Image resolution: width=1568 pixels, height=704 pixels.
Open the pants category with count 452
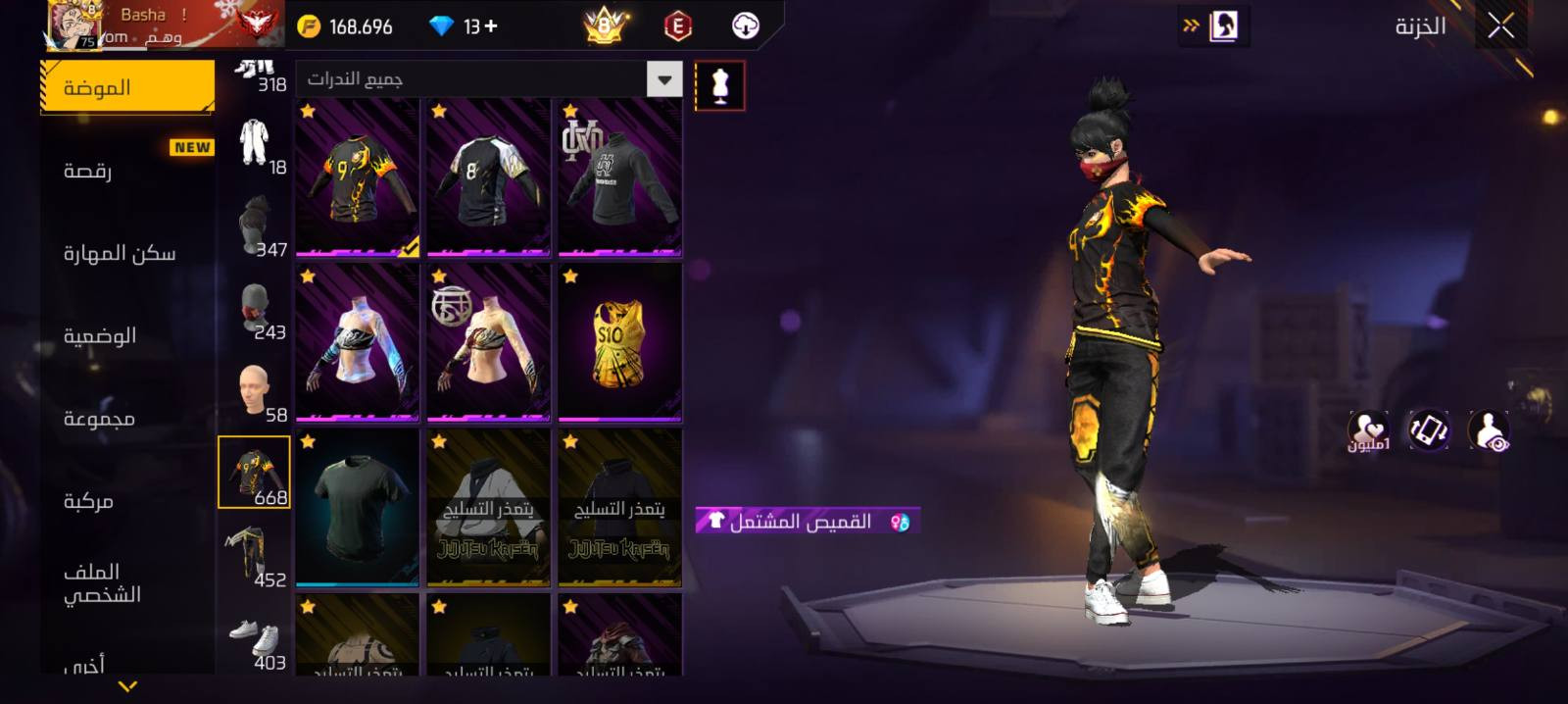coord(254,555)
